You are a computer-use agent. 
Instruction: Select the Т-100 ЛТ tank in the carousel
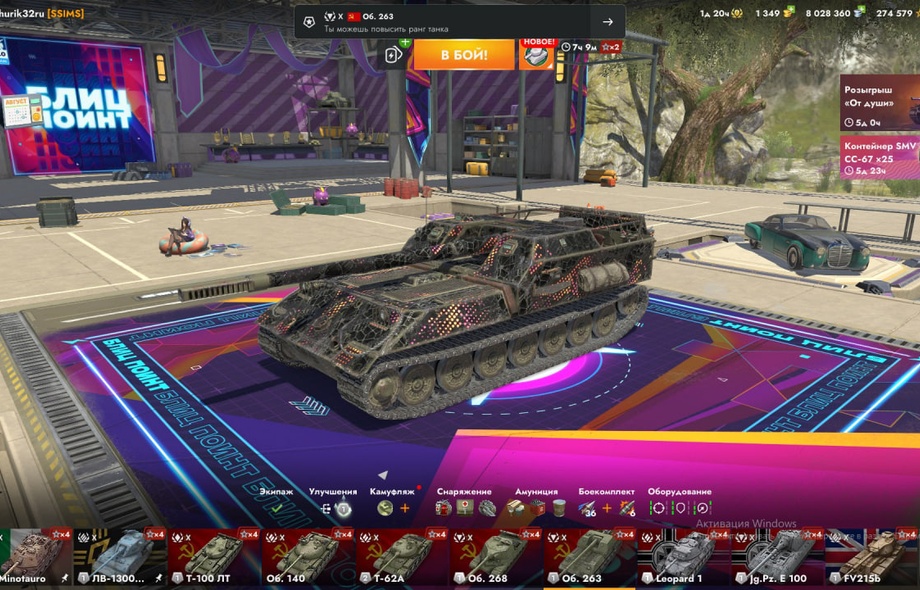pyautogui.click(x=212, y=558)
